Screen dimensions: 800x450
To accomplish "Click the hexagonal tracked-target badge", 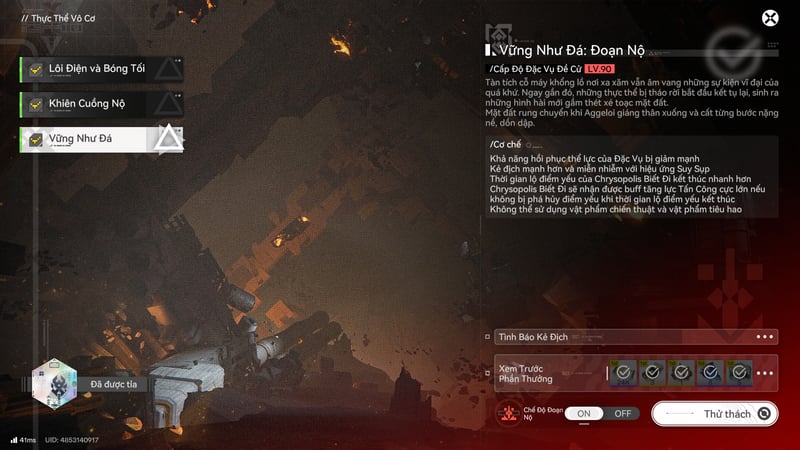I will click(54, 384).
